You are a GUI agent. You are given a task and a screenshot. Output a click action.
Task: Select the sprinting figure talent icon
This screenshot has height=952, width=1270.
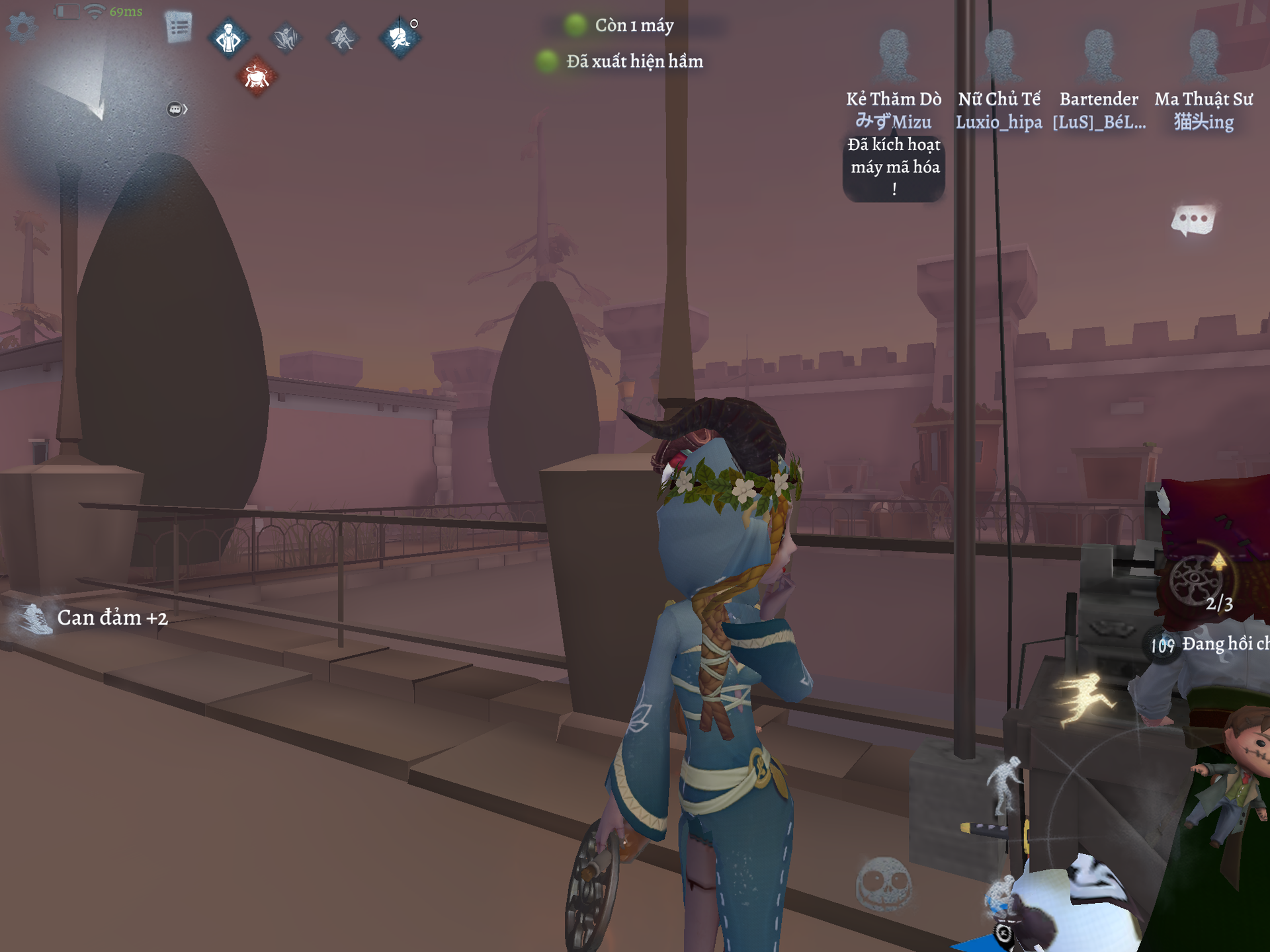point(343,38)
